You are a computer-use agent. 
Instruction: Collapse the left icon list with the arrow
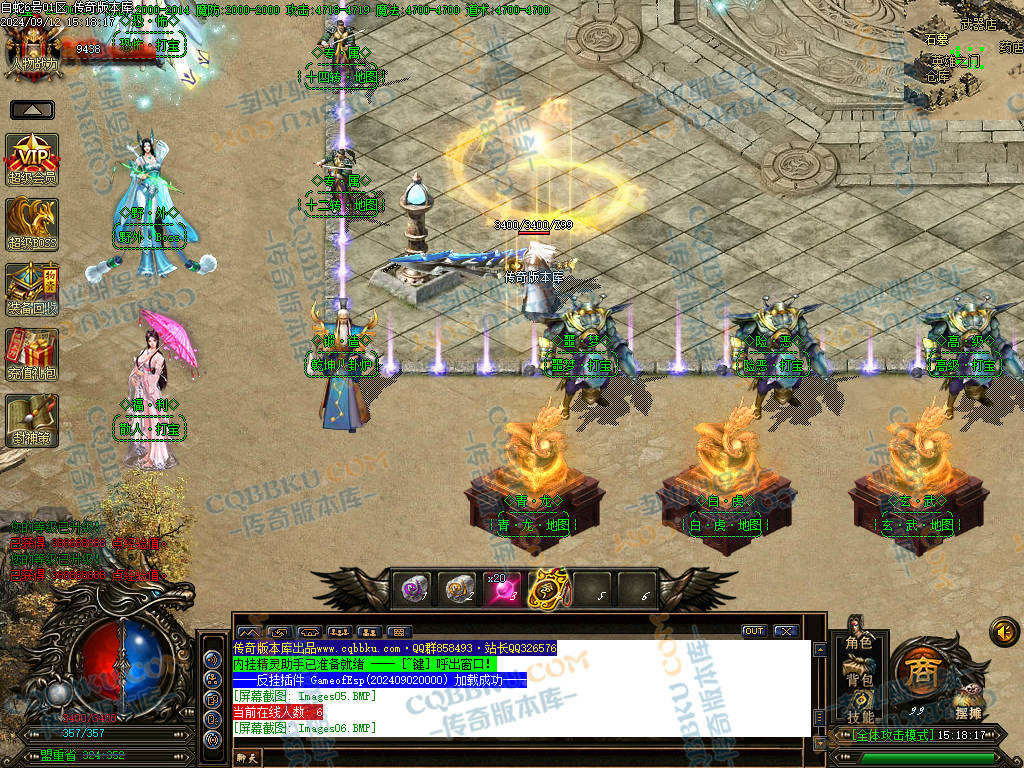click(x=32, y=110)
